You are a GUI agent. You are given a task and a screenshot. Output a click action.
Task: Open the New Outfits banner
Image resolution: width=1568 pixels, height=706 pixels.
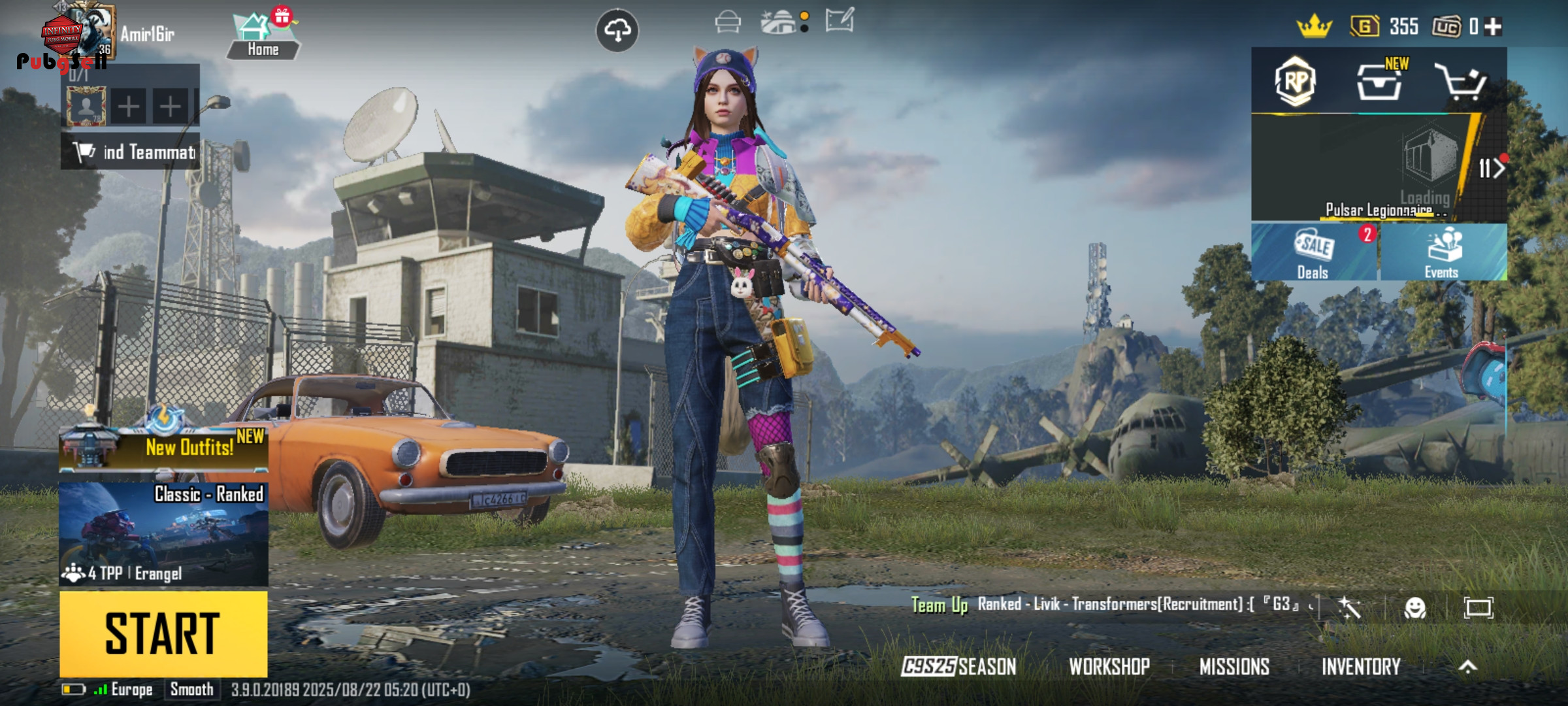pos(163,447)
